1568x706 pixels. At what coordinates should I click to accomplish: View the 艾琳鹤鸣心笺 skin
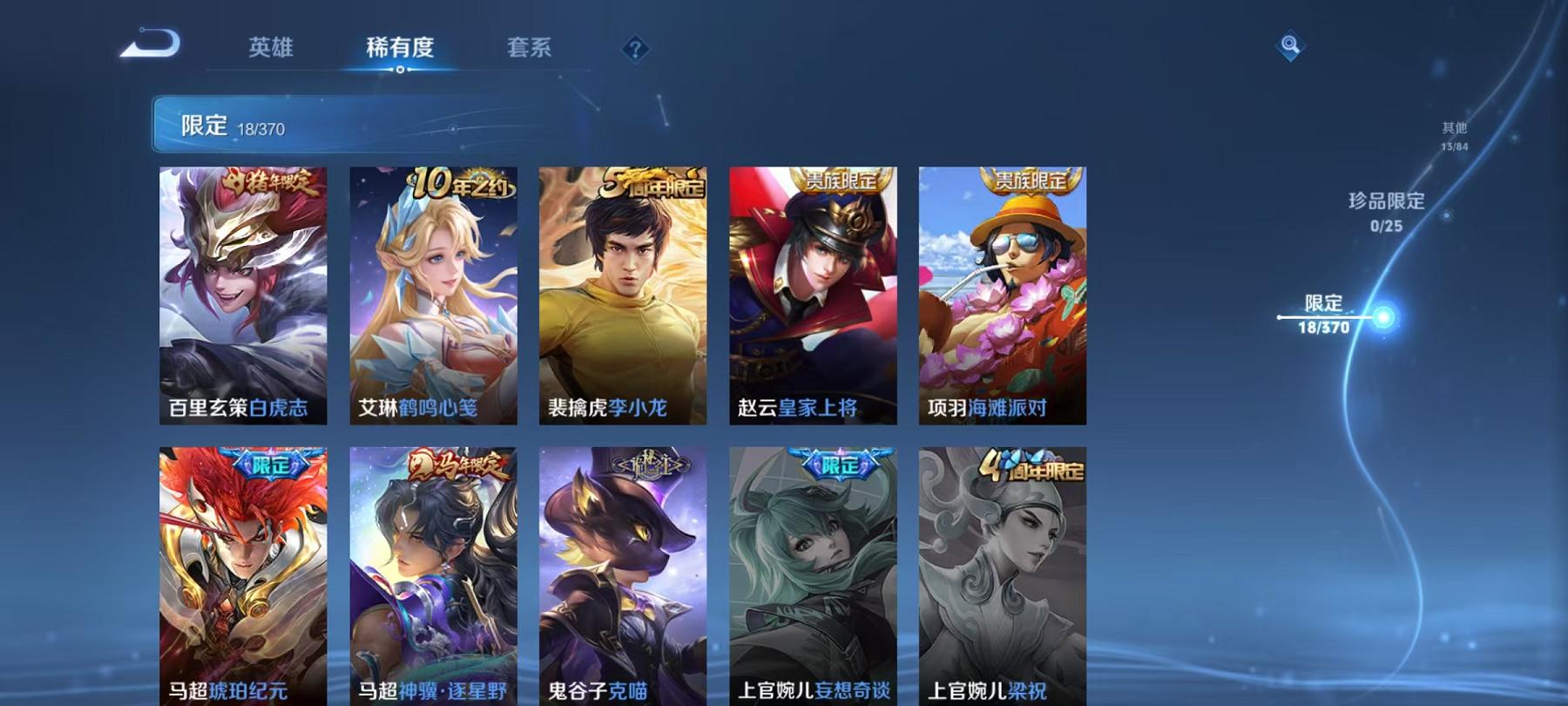(432, 296)
